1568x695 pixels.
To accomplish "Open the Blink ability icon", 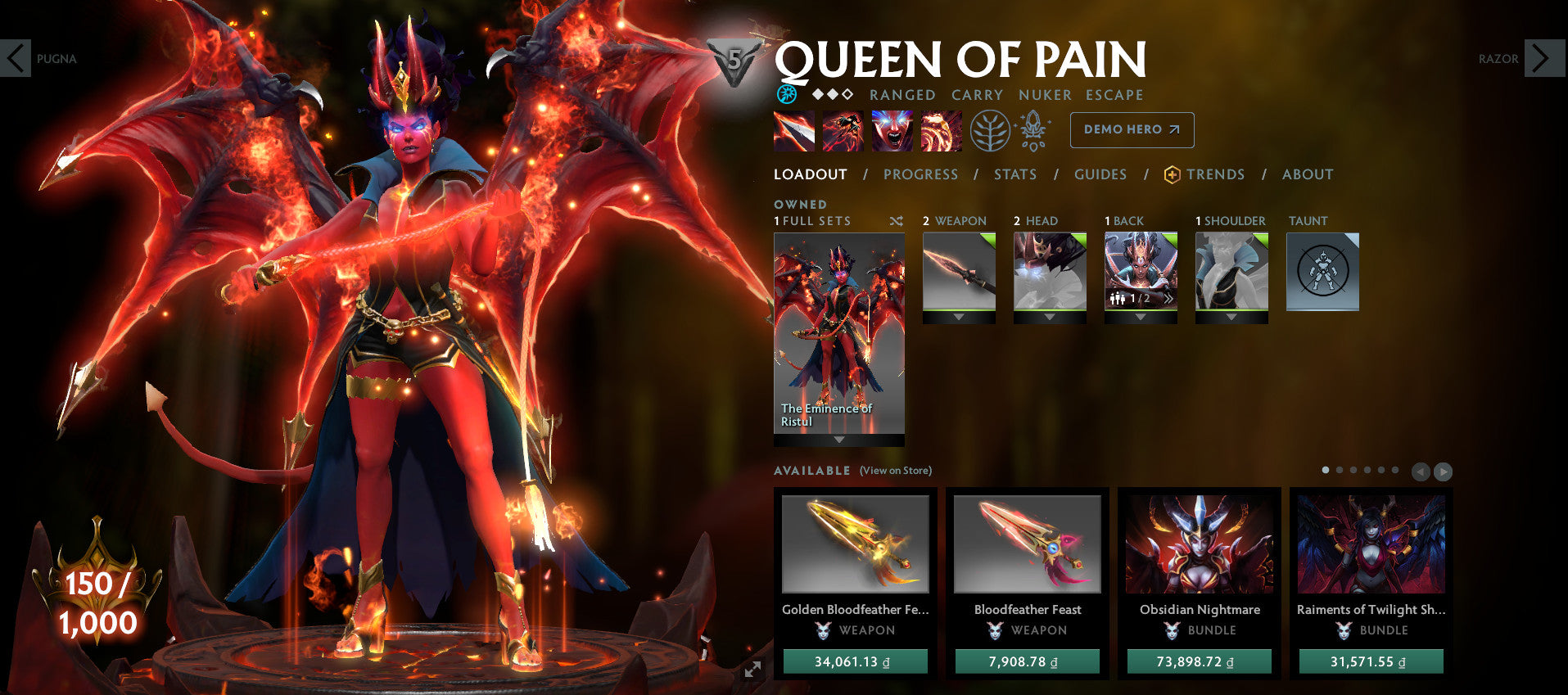I will (x=843, y=129).
